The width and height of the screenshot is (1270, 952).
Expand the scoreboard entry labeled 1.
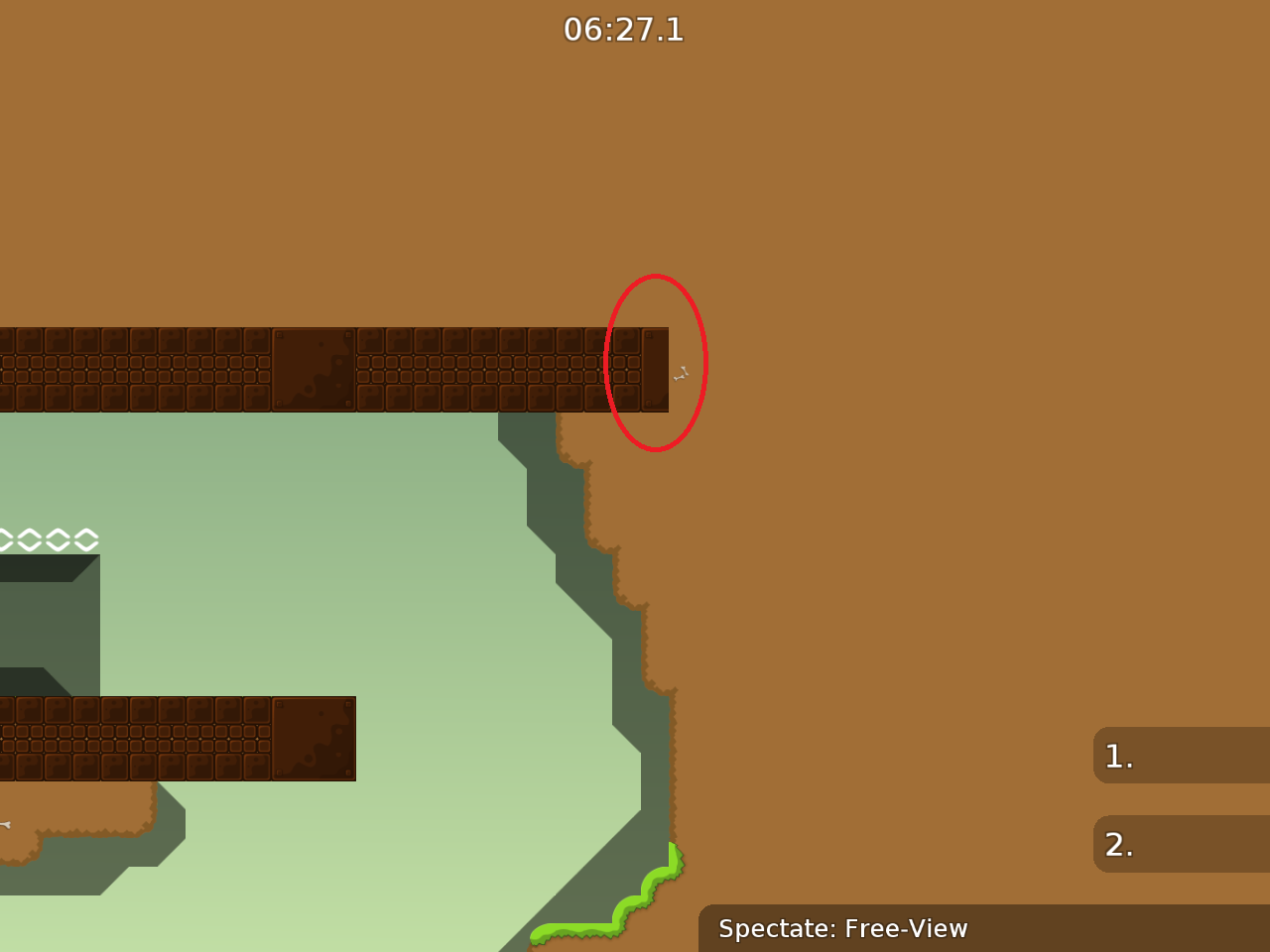point(1179,756)
